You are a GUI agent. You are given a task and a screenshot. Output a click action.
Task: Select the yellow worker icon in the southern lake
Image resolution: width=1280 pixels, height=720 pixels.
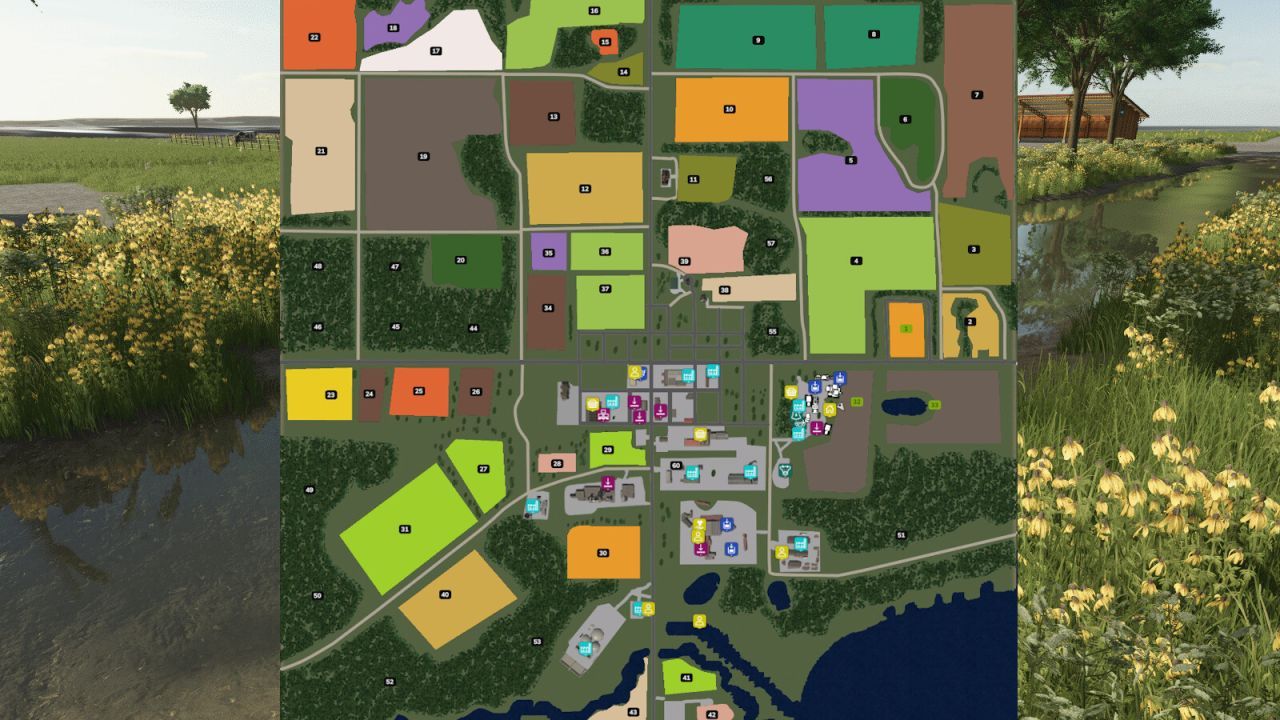coord(699,621)
